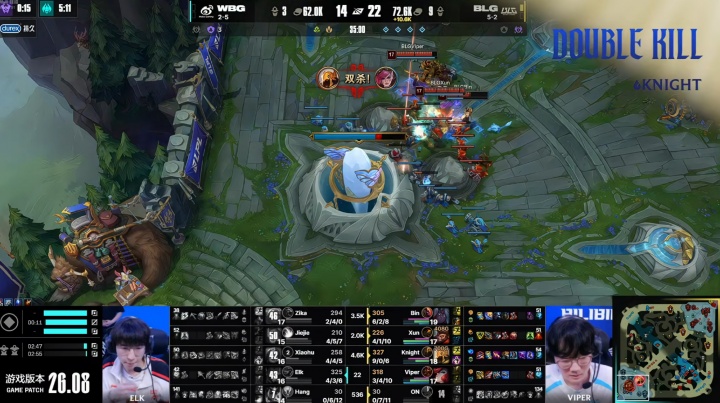Click the BLG team name
720x403 pixels.
pyautogui.click(x=487, y=8)
